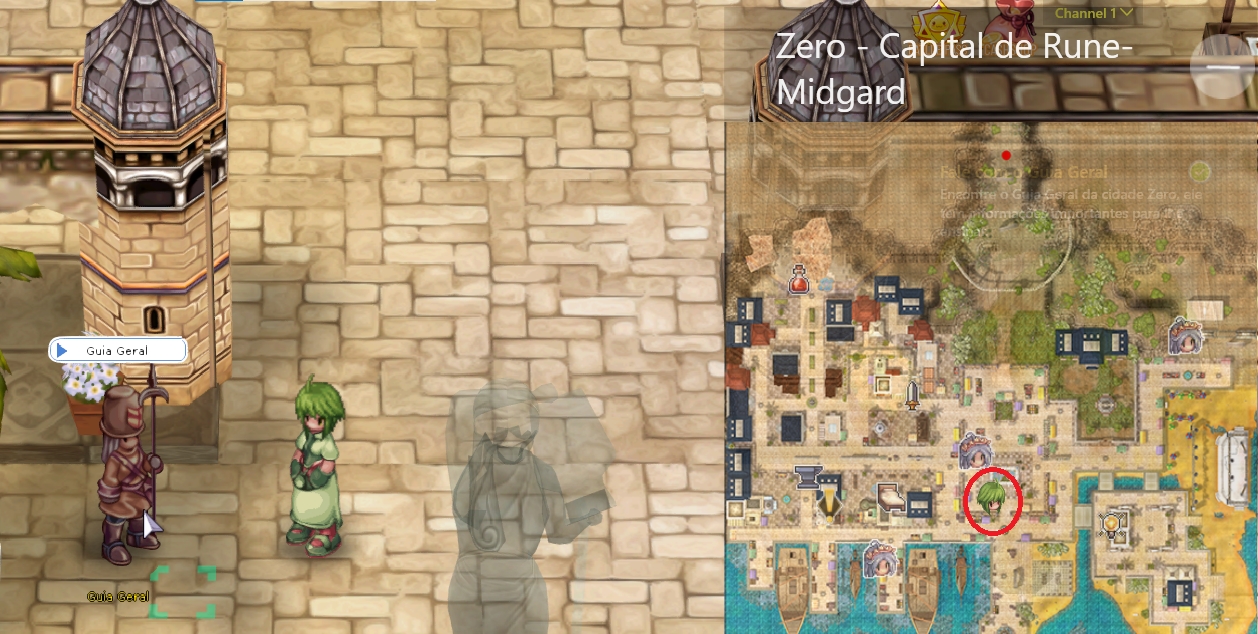
Task: Click the bed inn marker on map
Action: pyautogui.click(x=889, y=497)
